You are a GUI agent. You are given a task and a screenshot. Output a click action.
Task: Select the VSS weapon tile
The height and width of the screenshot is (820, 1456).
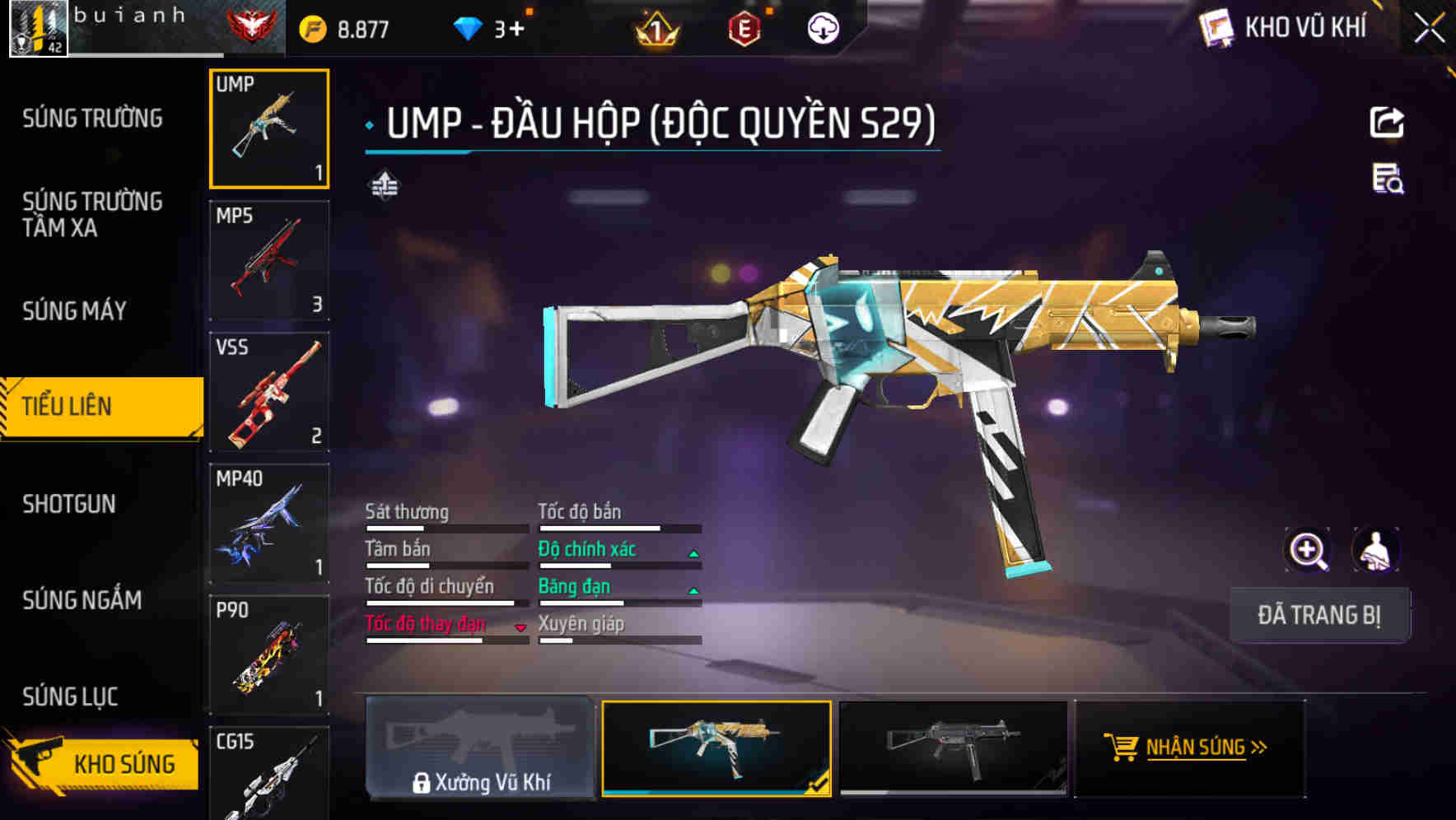coord(269,392)
